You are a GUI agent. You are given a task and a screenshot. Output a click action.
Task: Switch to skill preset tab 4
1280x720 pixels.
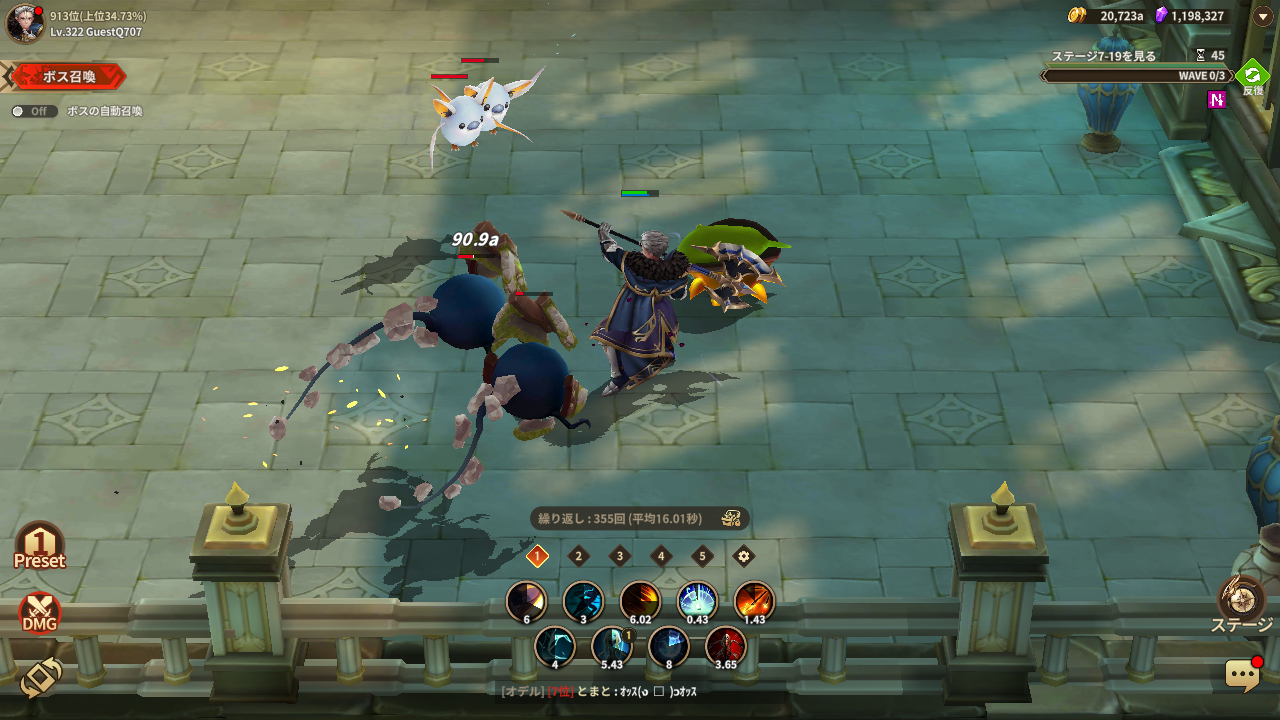(x=661, y=556)
